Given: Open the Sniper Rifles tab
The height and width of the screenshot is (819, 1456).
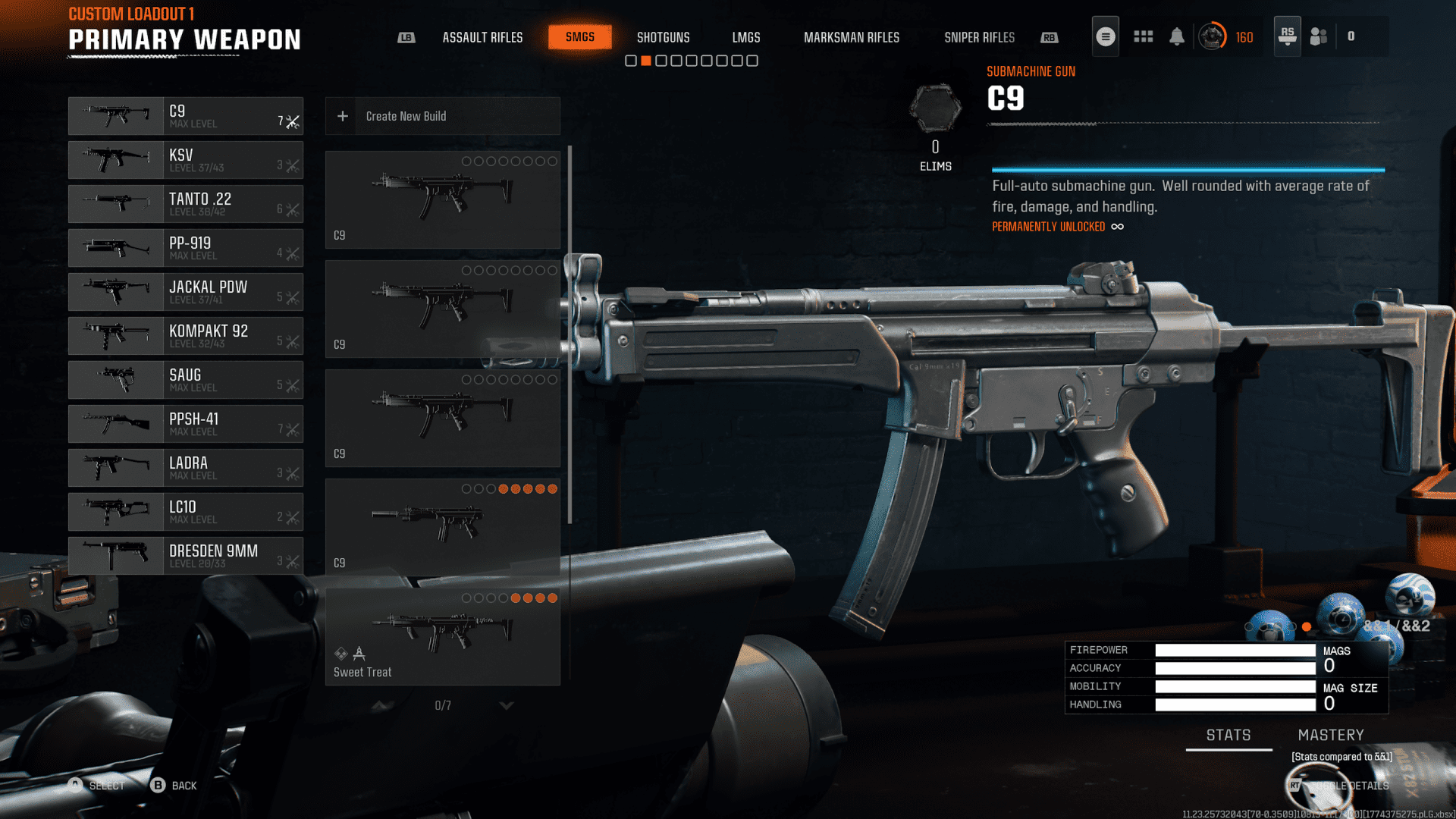Looking at the screenshot, I should point(978,37).
